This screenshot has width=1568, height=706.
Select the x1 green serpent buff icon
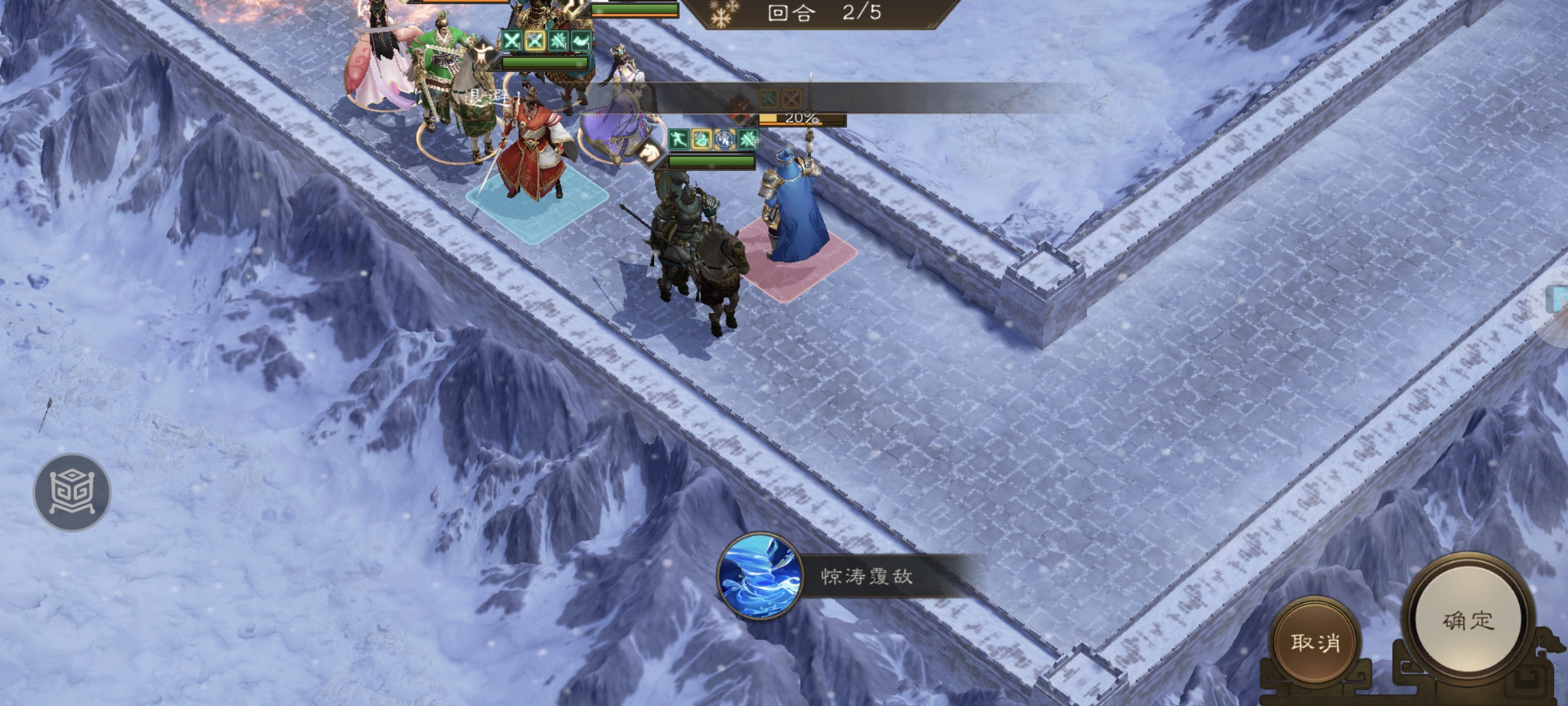coord(701,139)
